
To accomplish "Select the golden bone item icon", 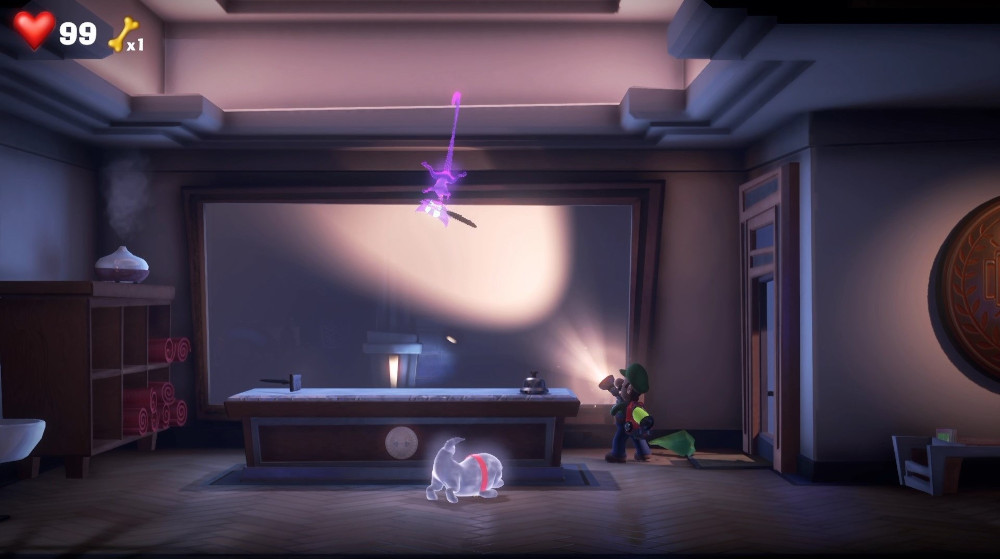I will [122, 34].
